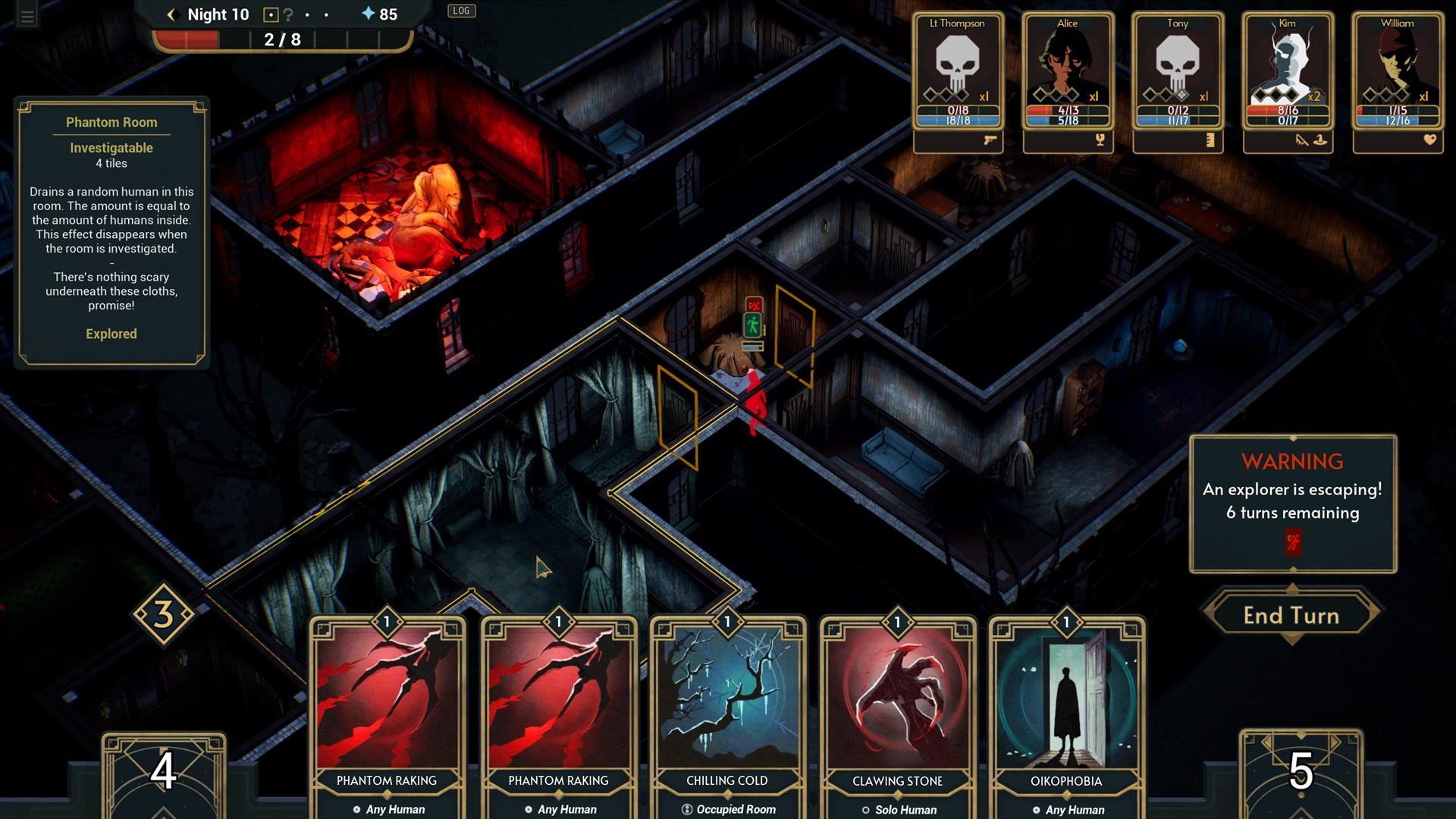Open the hamburger menu icon
The image size is (1456, 819).
[27, 16]
